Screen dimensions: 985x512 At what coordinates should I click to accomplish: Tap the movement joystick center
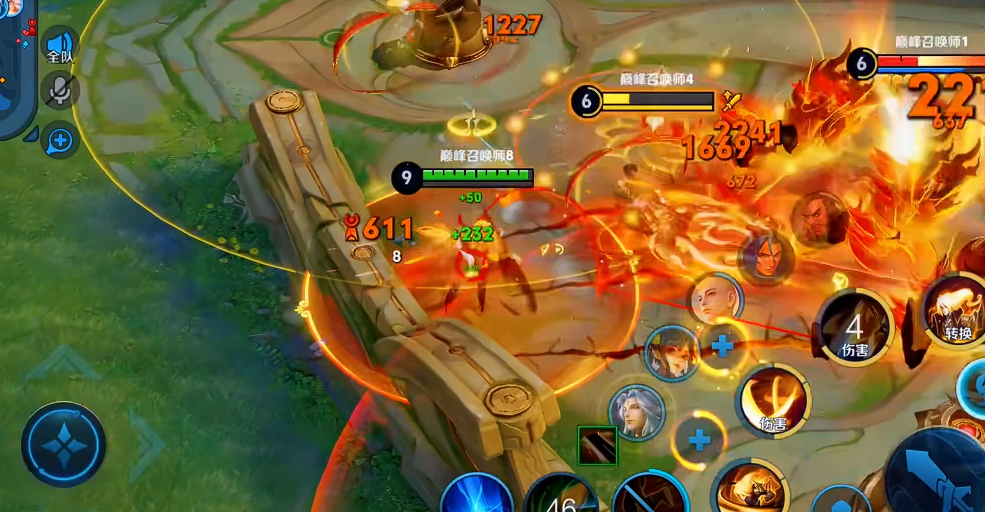pos(64,444)
